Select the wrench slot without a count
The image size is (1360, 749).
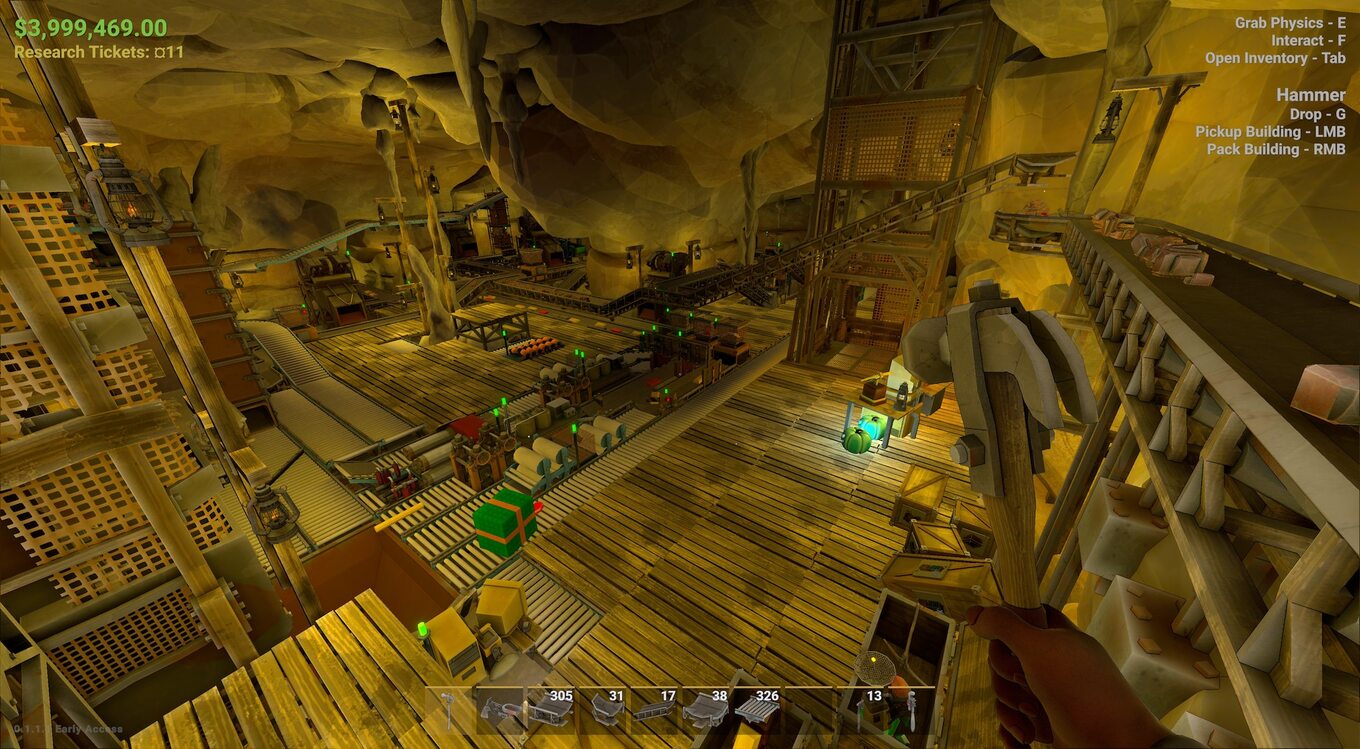tap(910, 710)
